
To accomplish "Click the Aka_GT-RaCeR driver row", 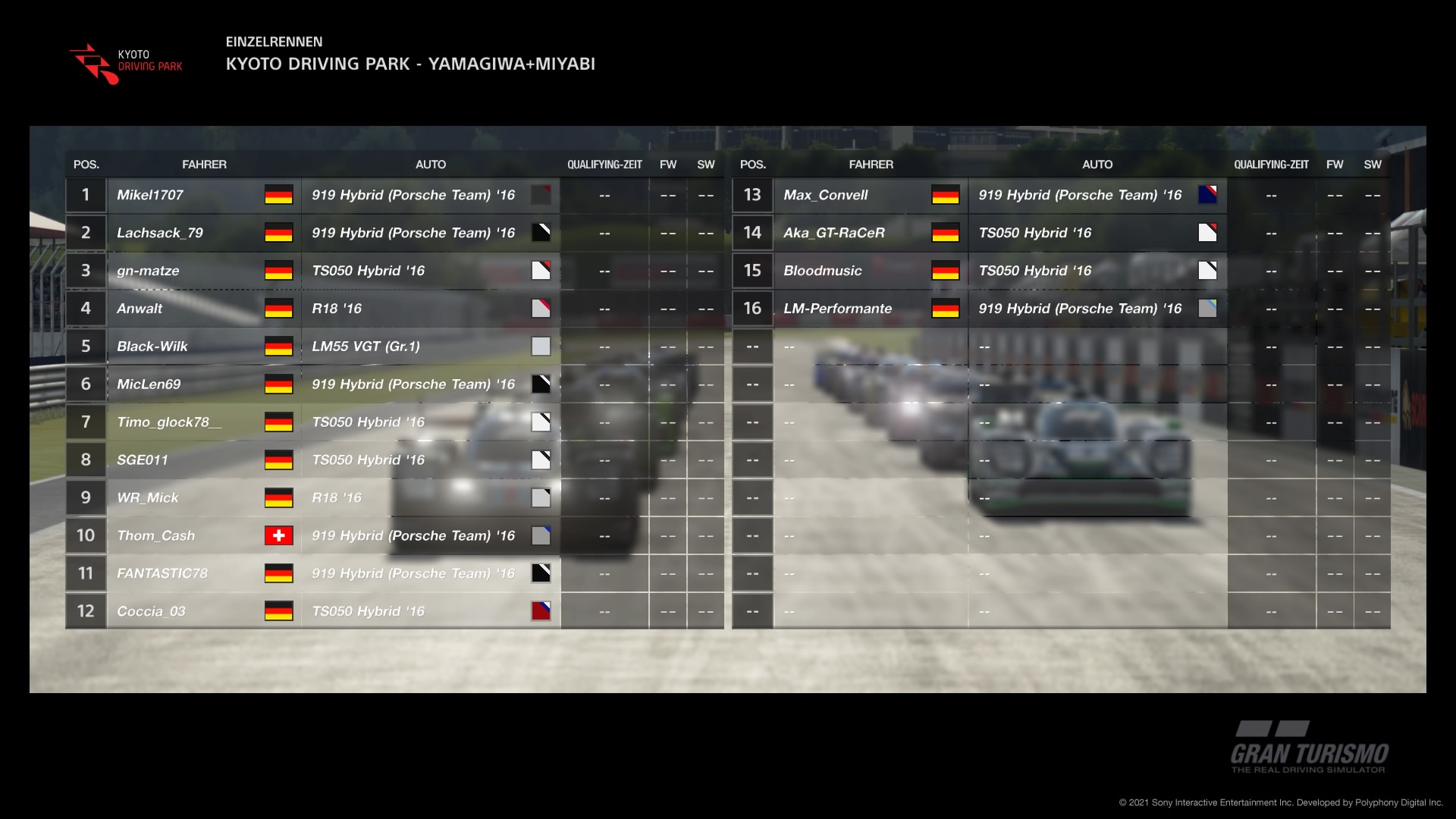I will 834,233.
